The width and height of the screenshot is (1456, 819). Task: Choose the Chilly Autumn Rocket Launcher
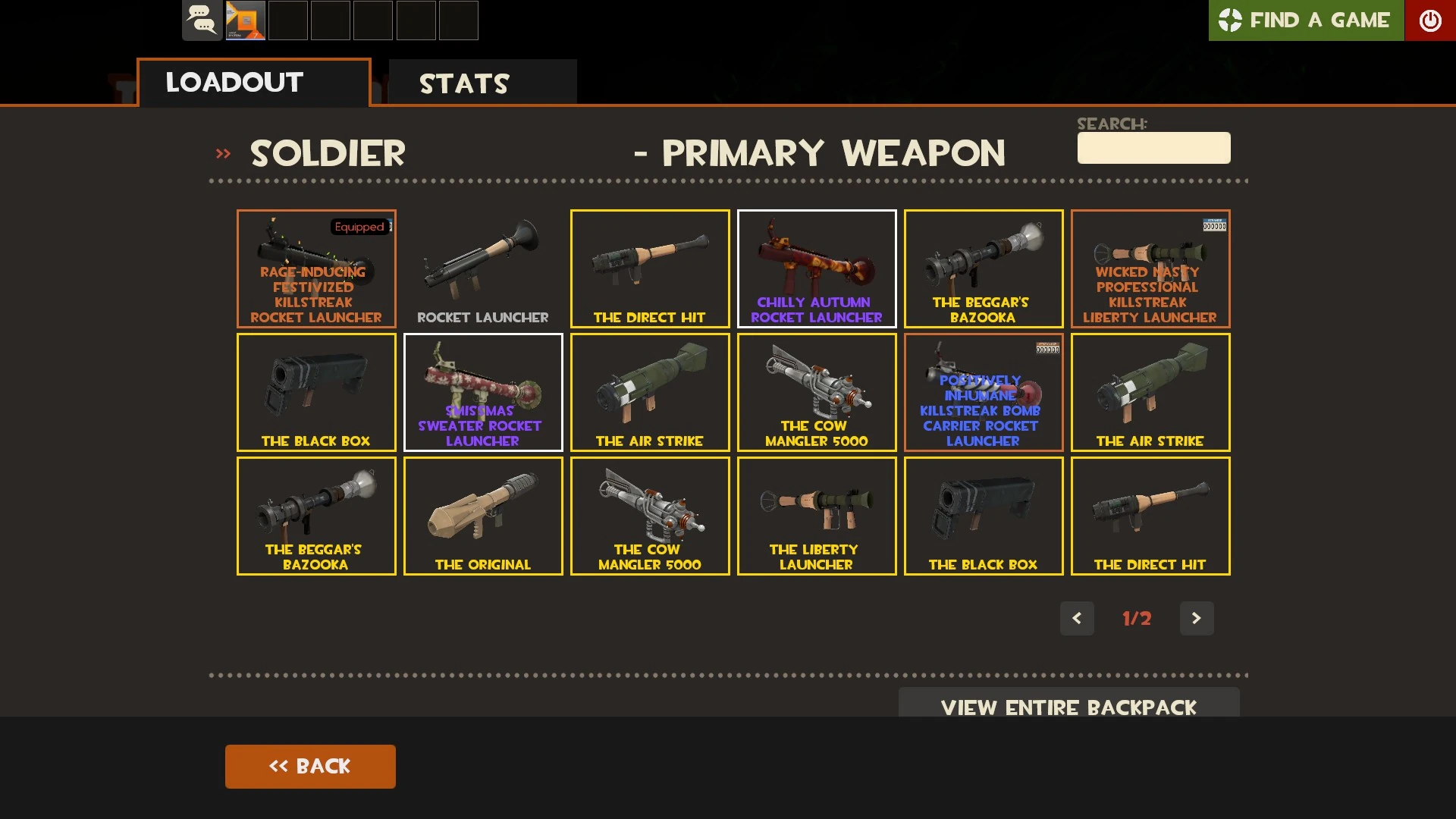tap(817, 268)
